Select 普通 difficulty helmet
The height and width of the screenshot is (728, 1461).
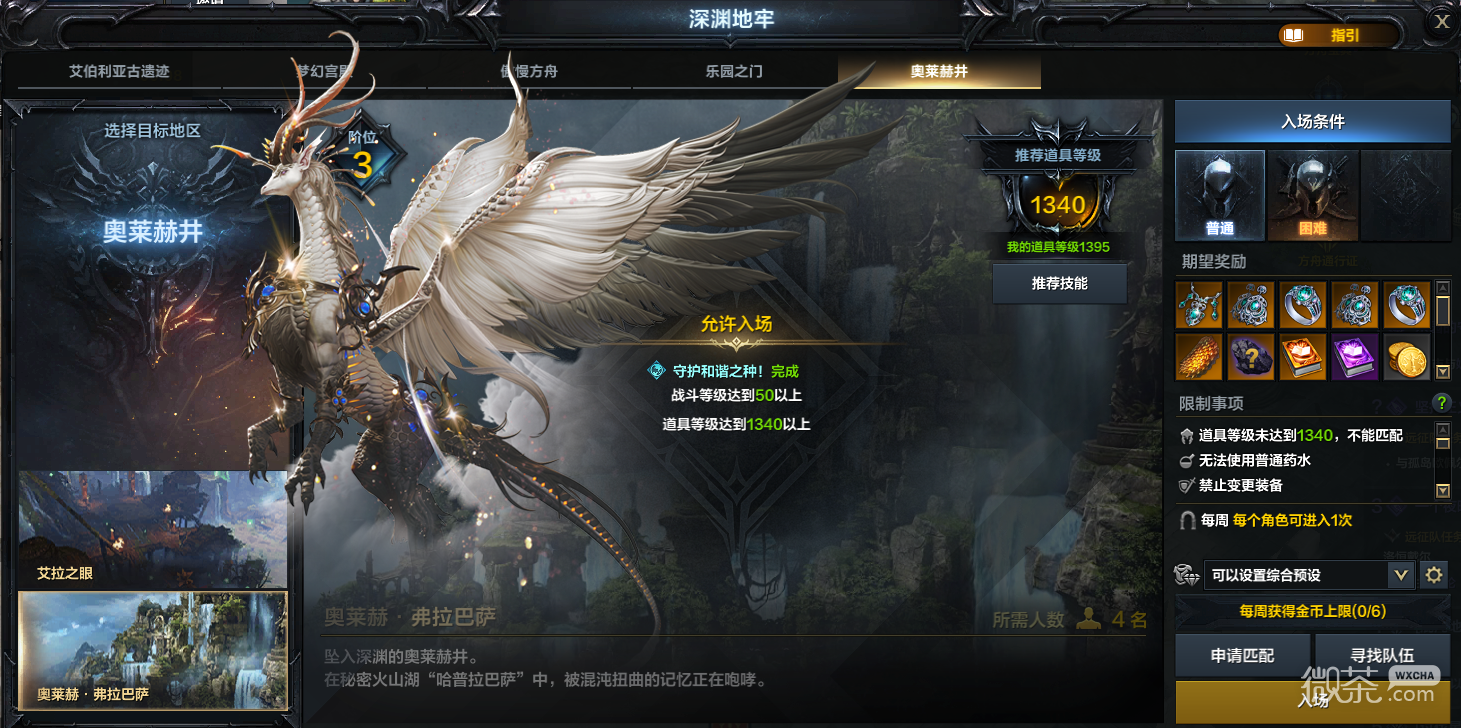click(1220, 195)
